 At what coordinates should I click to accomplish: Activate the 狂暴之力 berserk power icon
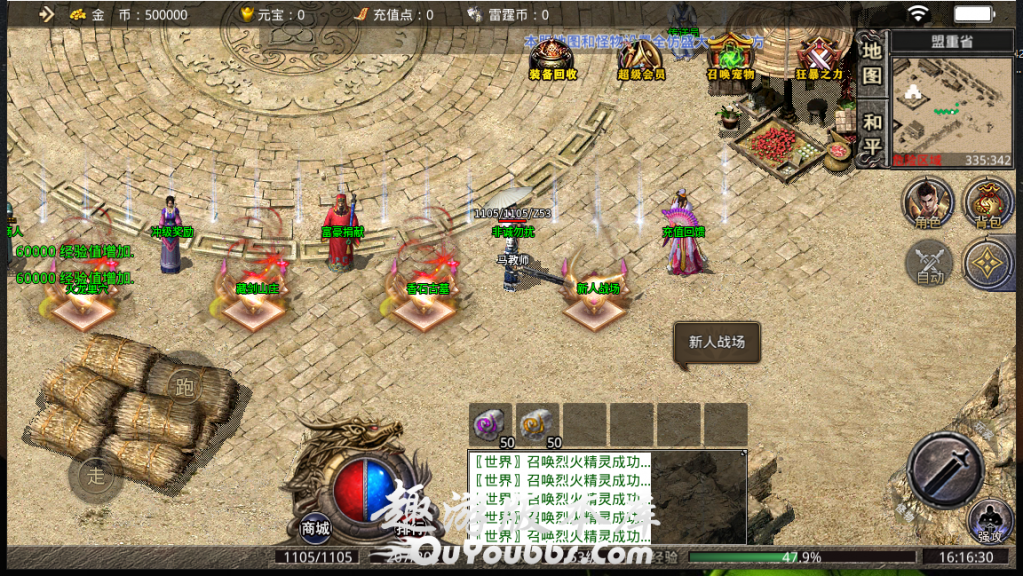(819, 56)
